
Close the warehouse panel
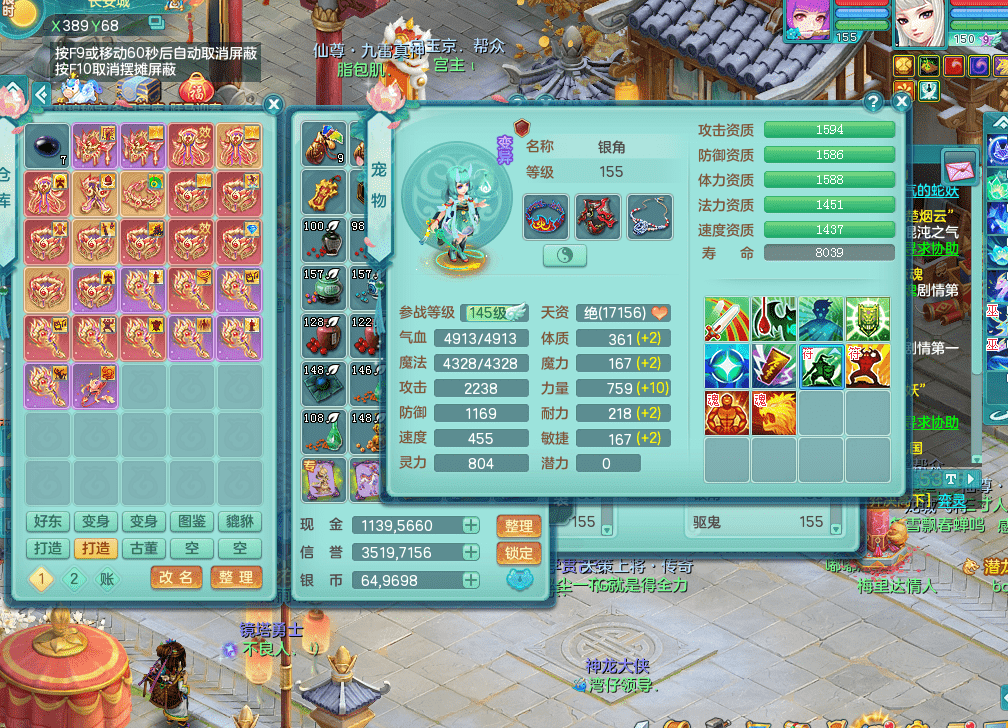[273, 103]
